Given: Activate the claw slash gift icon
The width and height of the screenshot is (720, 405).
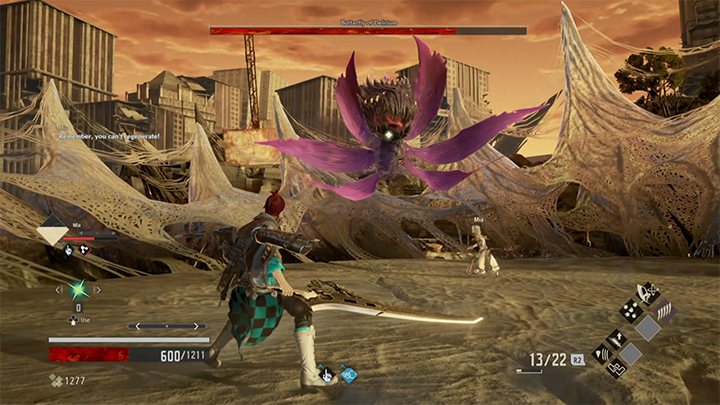Looking at the screenshot, I should pos(664,310).
